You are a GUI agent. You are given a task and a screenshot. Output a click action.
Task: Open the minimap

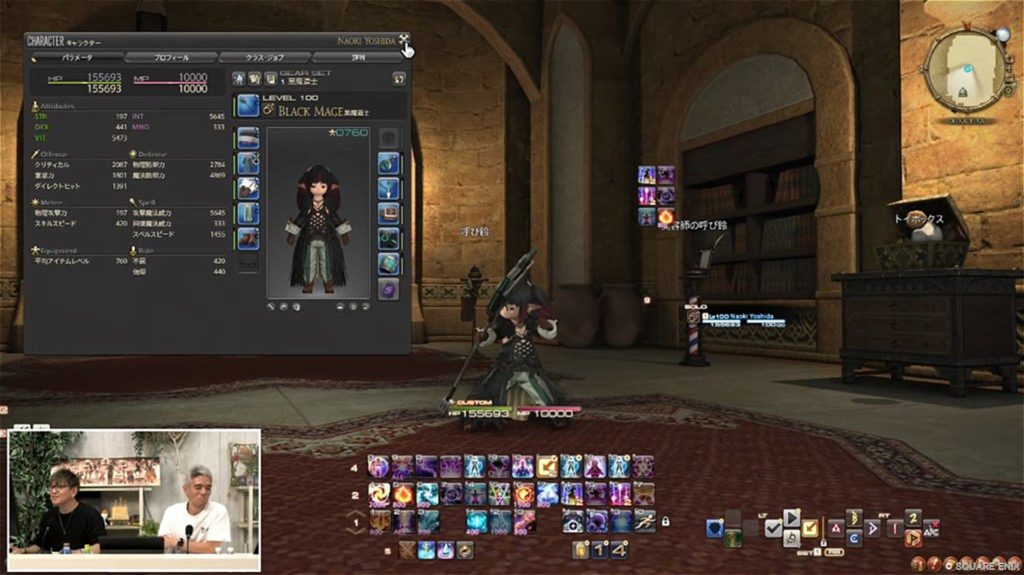coord(964,69)
